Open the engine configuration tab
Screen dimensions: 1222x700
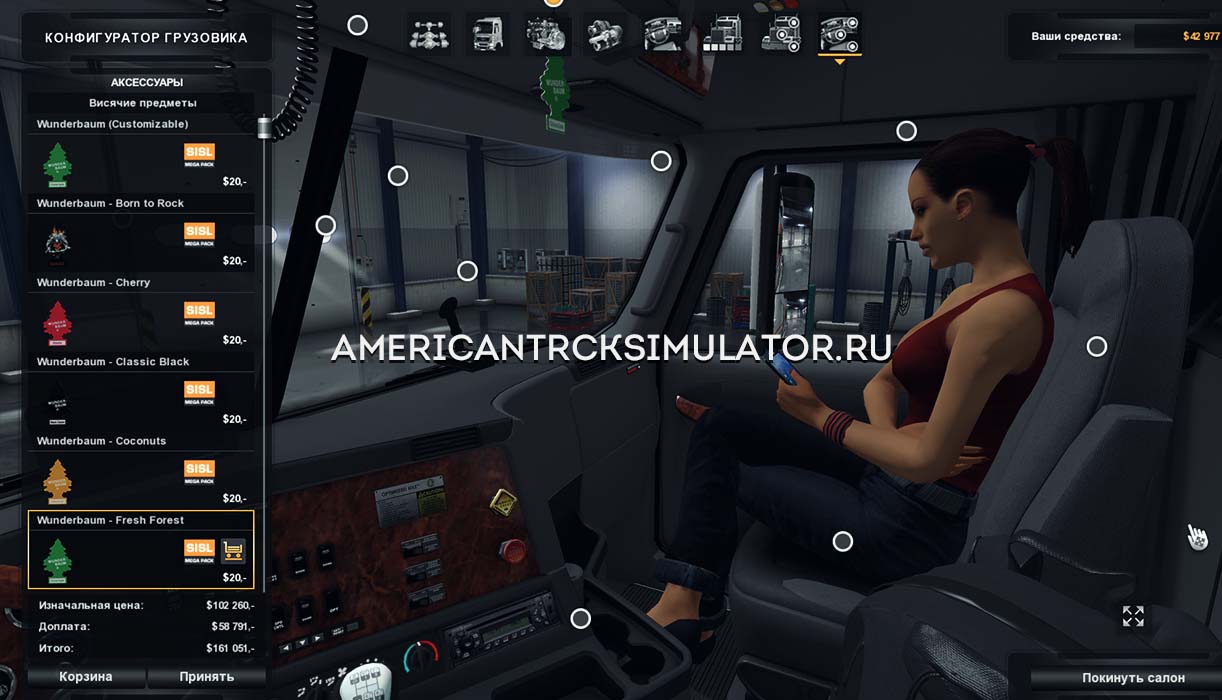[x=547, y=35]
